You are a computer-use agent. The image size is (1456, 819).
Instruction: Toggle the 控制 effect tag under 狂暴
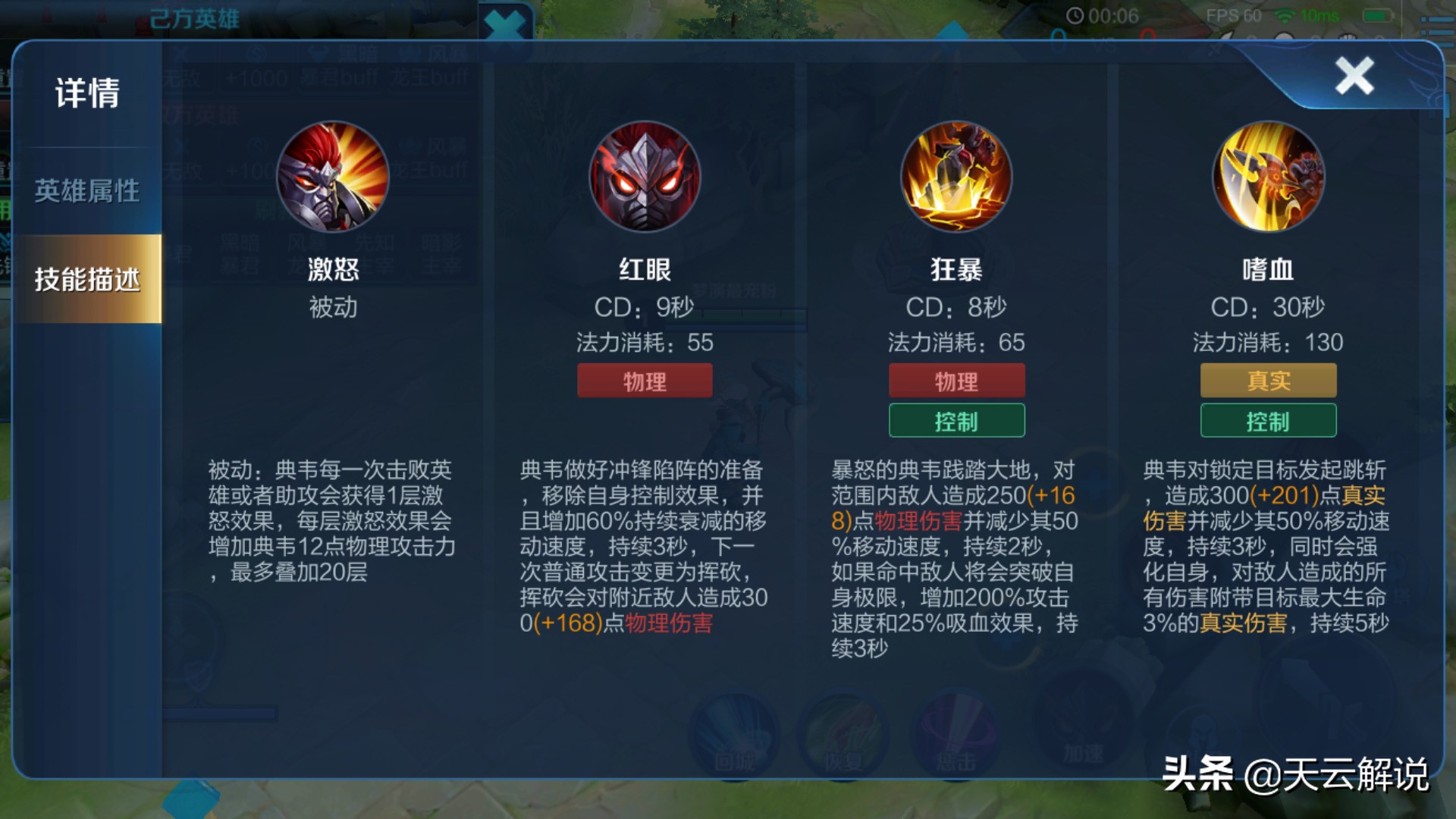[955, 420]
